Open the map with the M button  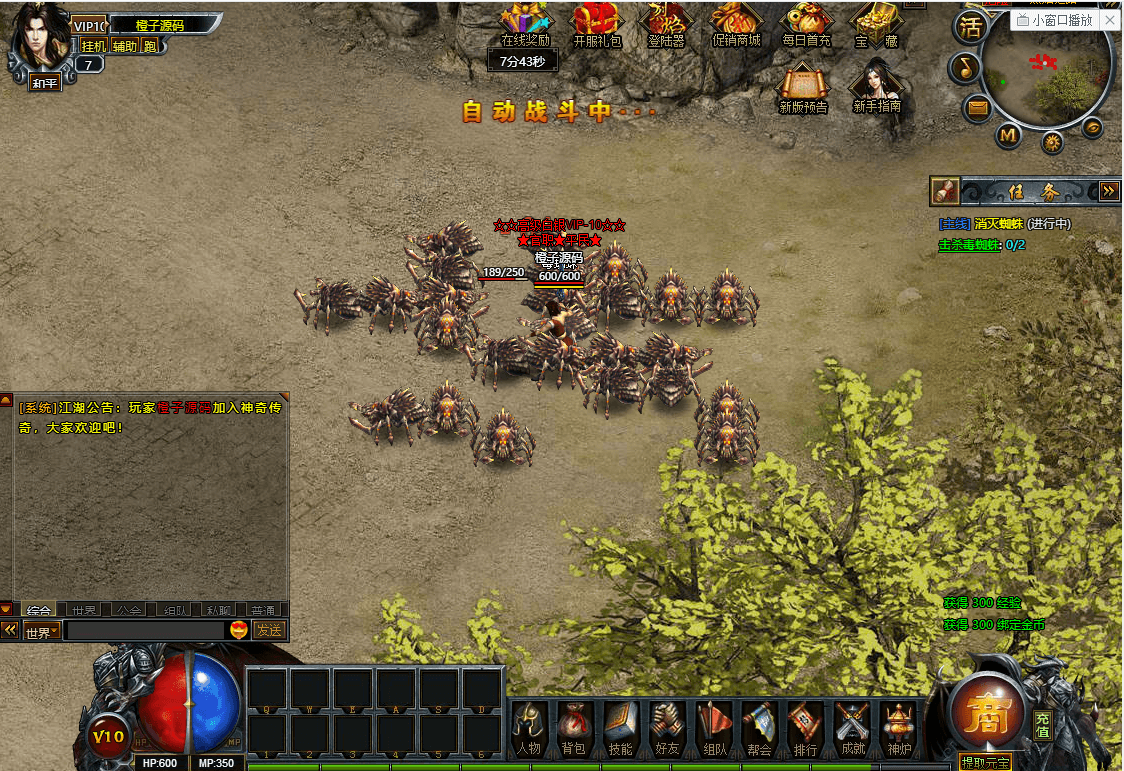(x=1008, y=134)
